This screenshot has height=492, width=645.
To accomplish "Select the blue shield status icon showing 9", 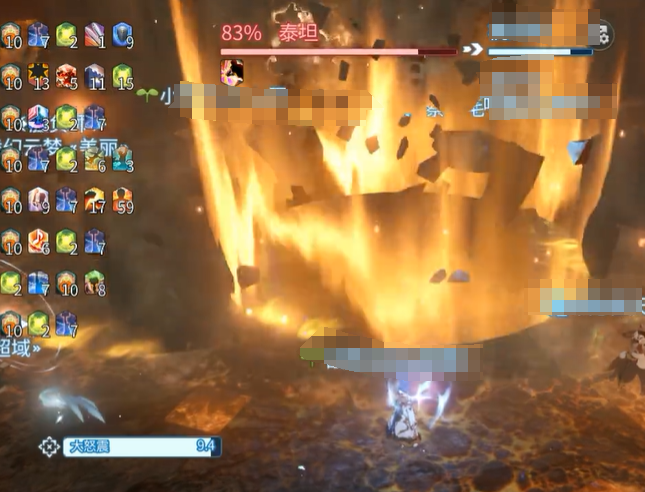I will coord(122,34).
